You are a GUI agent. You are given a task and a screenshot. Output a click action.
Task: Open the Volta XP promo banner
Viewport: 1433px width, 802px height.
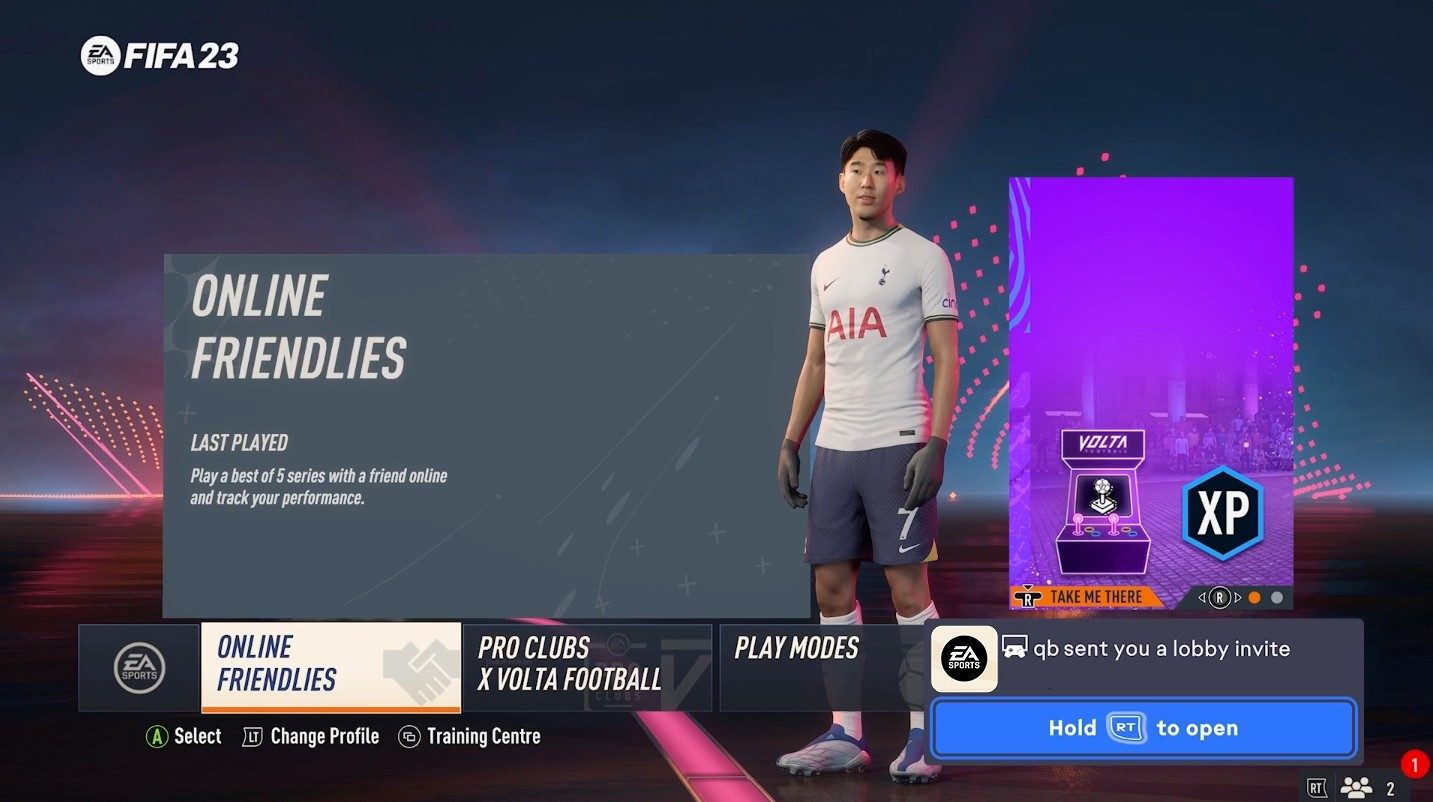1150,380
